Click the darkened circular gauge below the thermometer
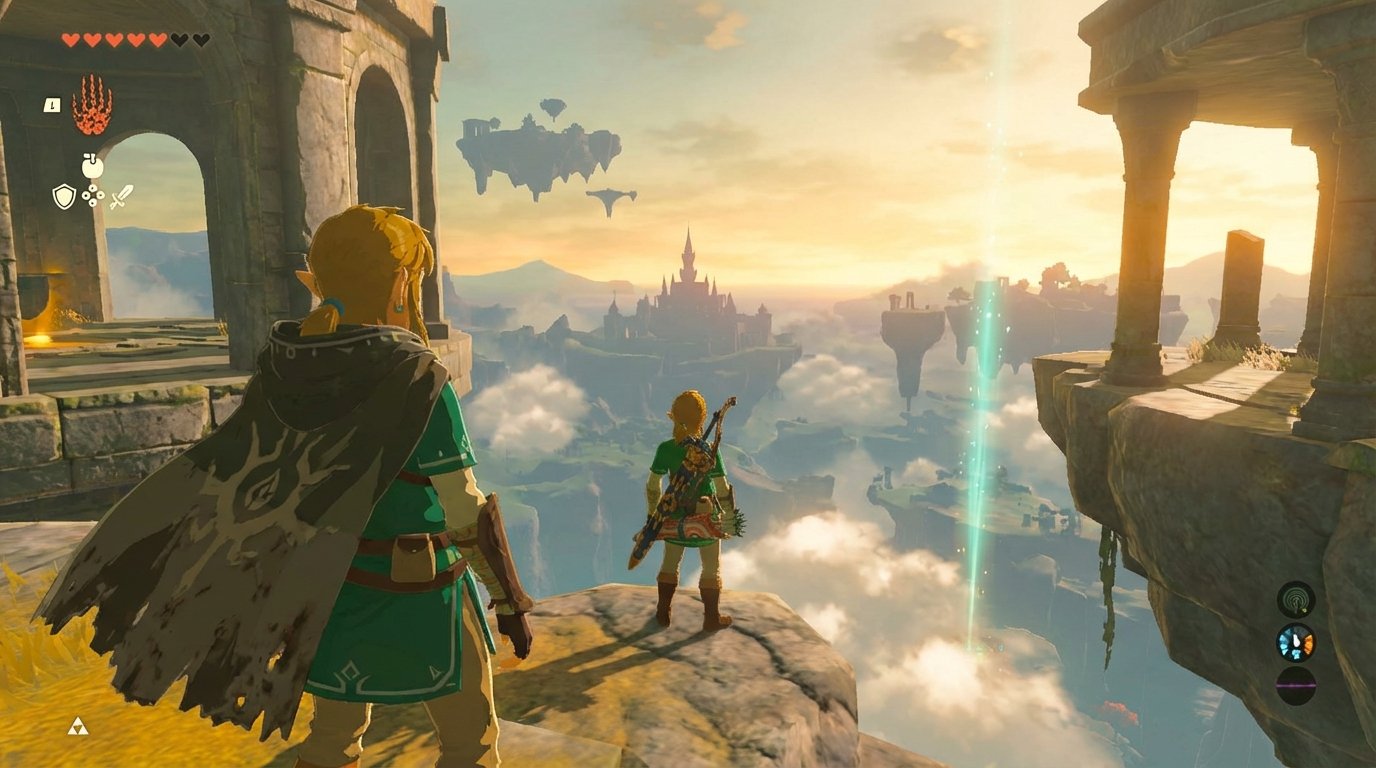Viewport: 1376px width, 768px height. click(1295, 686)
